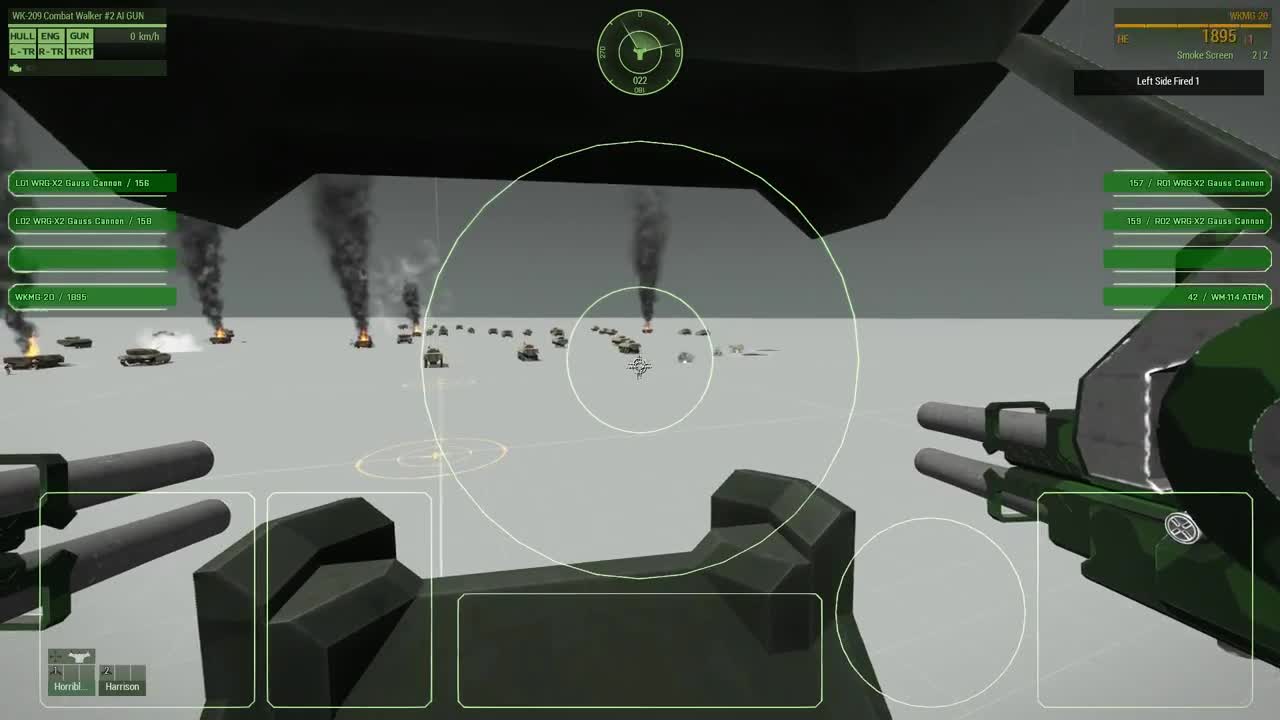This screenshot has width=1280, height=720.
Task: Expand the L01 WRG-X2 Gauss Cannon bar
Action: click(92, 183)
